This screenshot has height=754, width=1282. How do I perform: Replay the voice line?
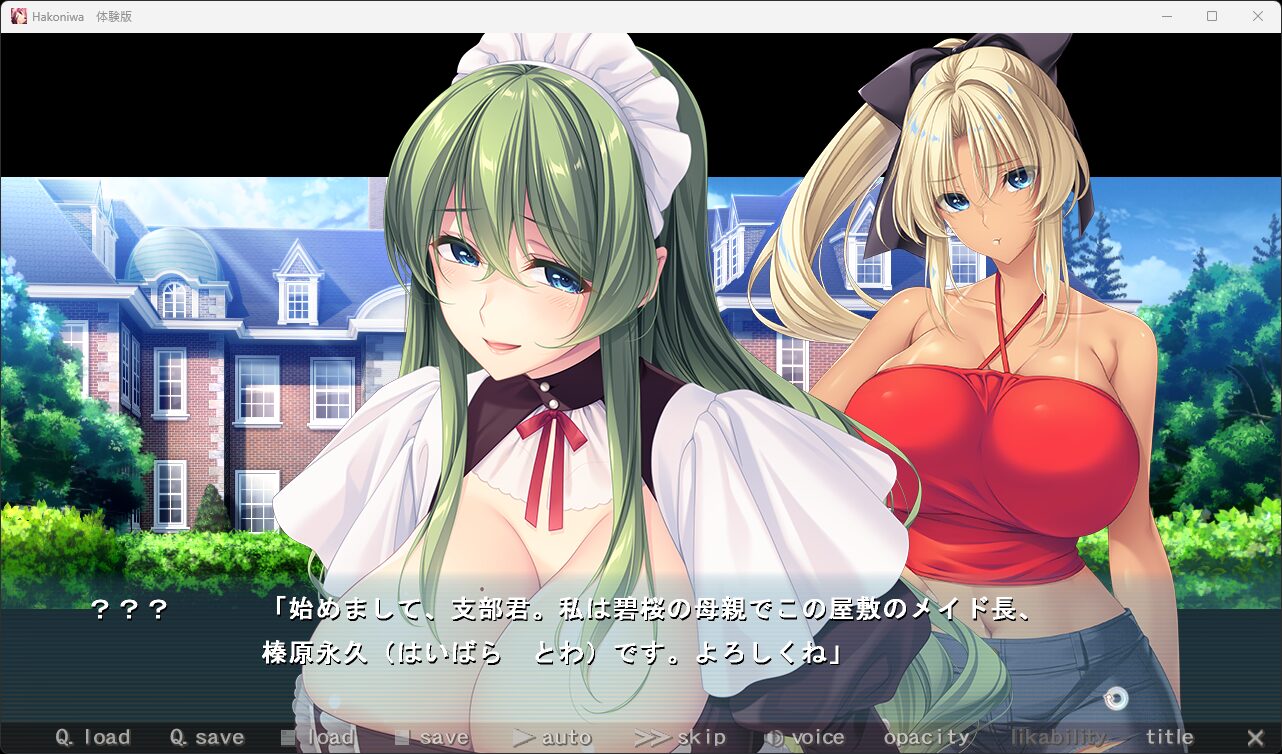(x=805, y=738)
